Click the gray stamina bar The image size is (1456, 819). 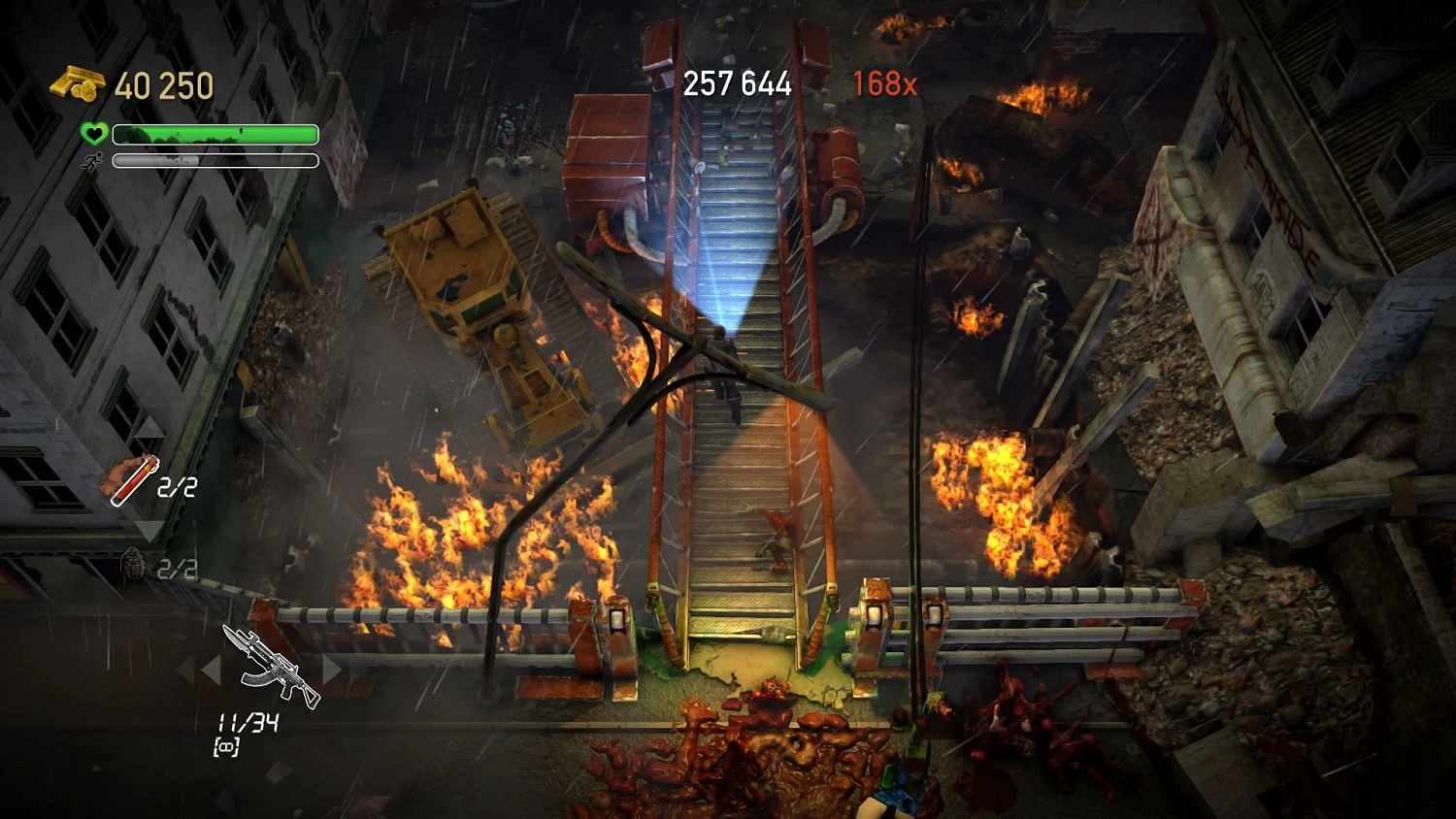click(214, 159)
